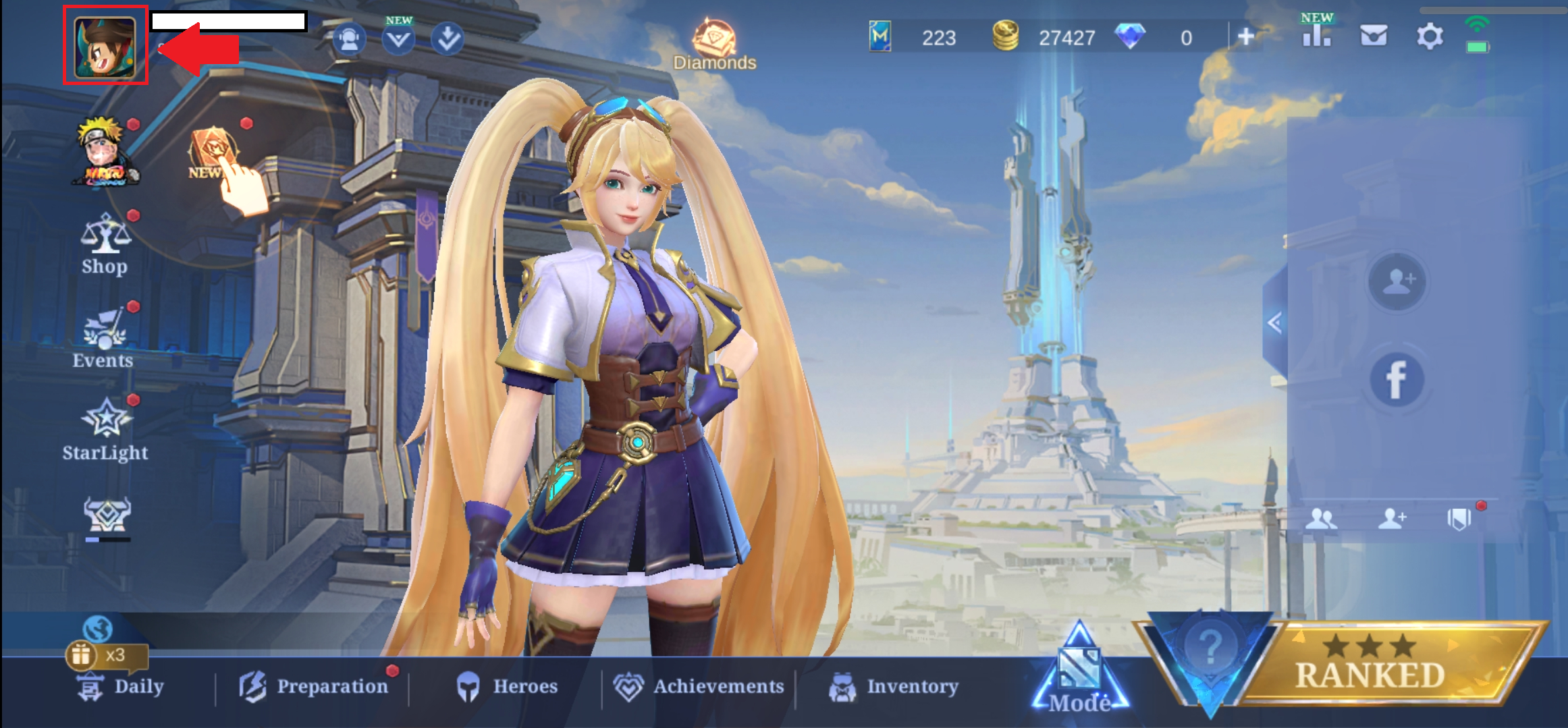
Task: Add diamonds with the plus button
Action: [1246, 37]
